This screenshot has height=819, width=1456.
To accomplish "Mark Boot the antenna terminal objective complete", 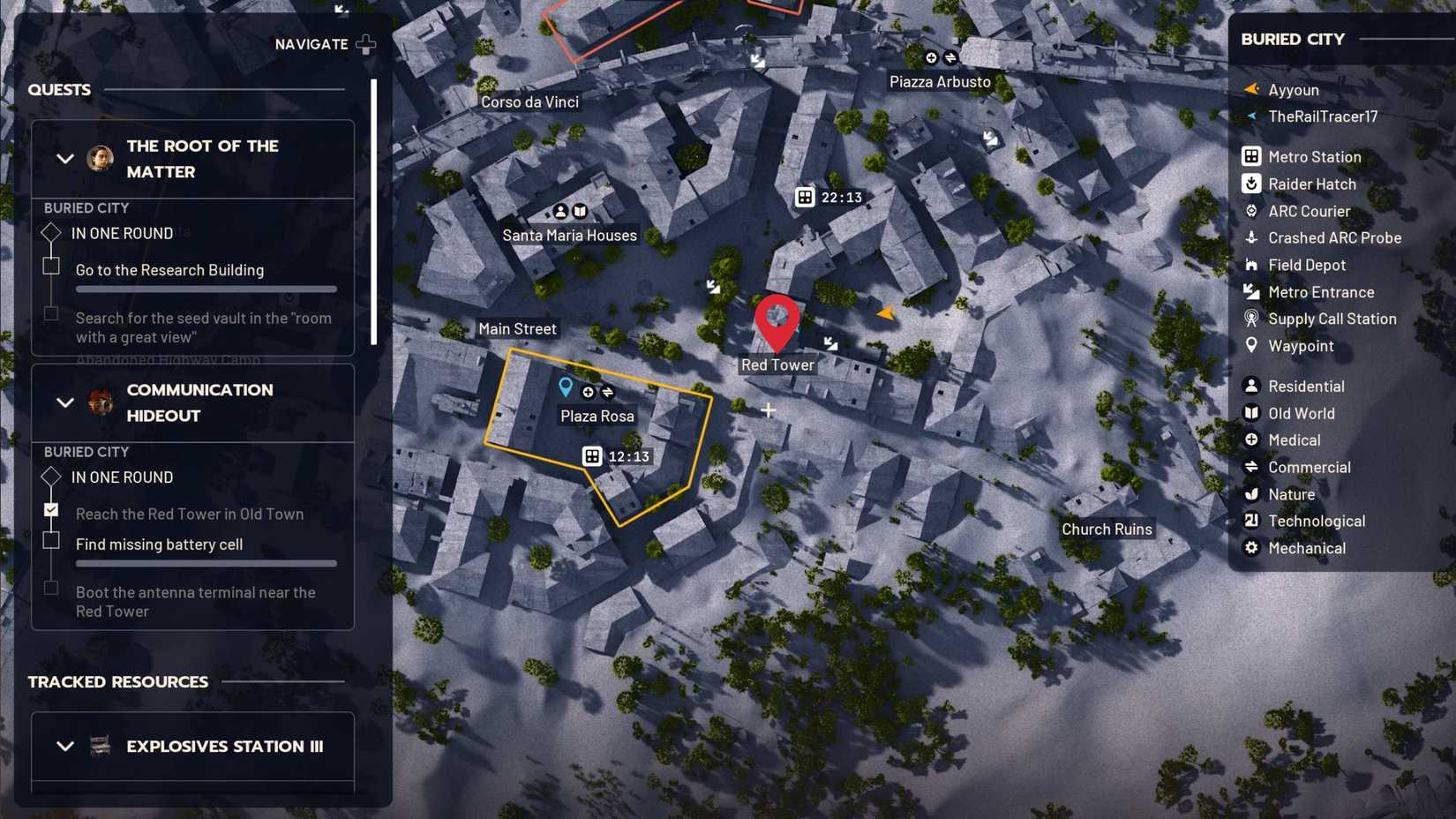I will (50, 588).
